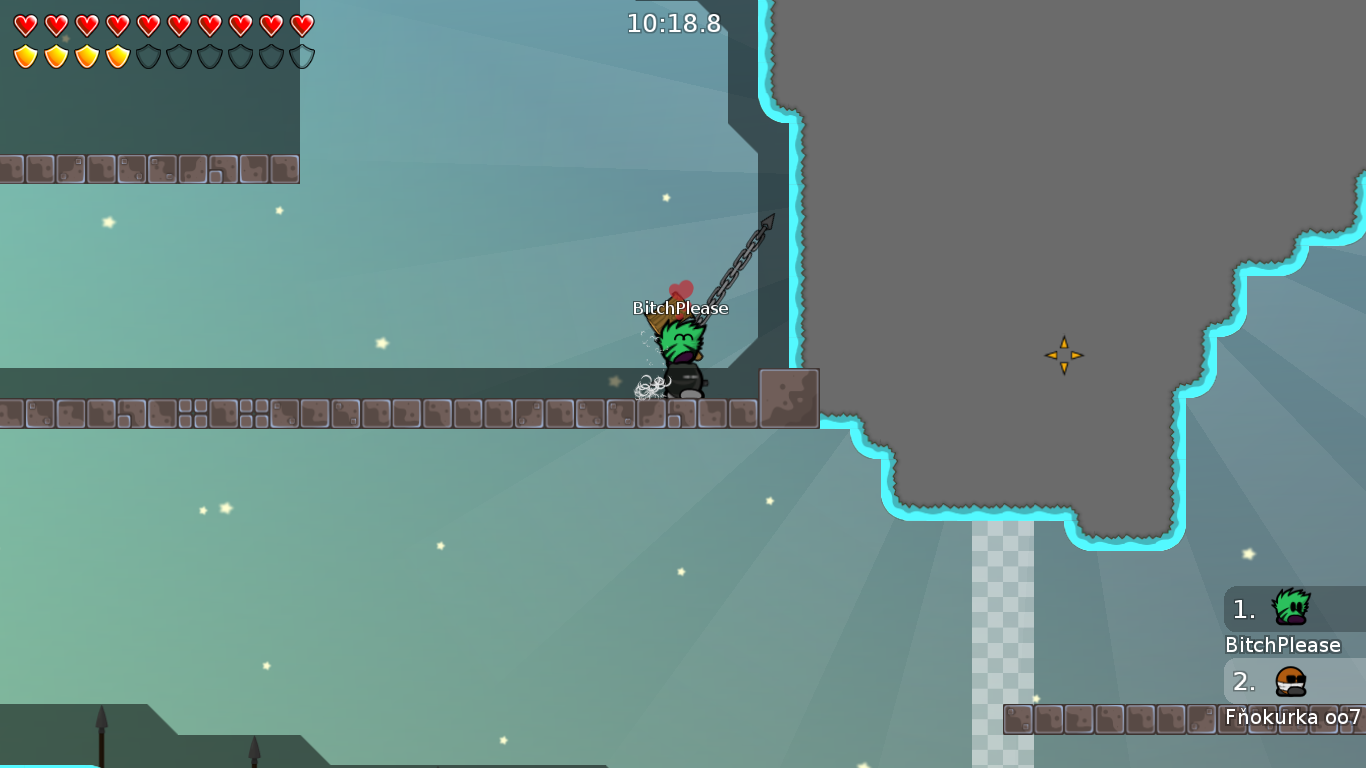This screenshot has height=768, width=1366.
Task: Click the orange crosshair marker near the grey wall
Action: 1064,354
